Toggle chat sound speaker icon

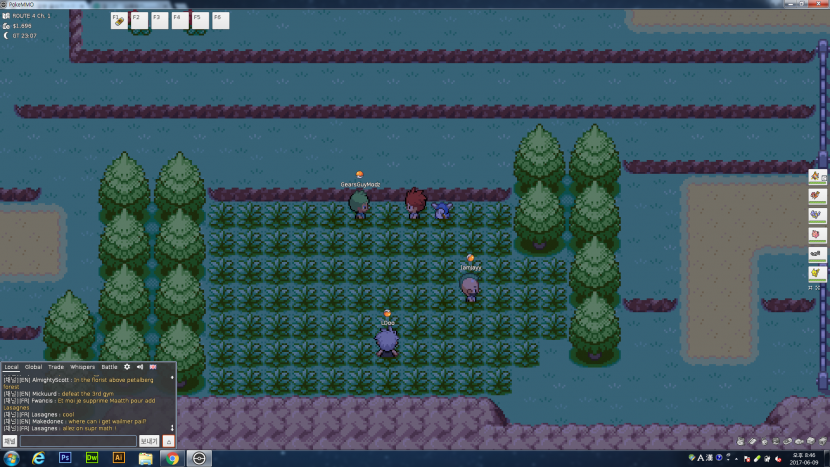[x=140, y=367]
